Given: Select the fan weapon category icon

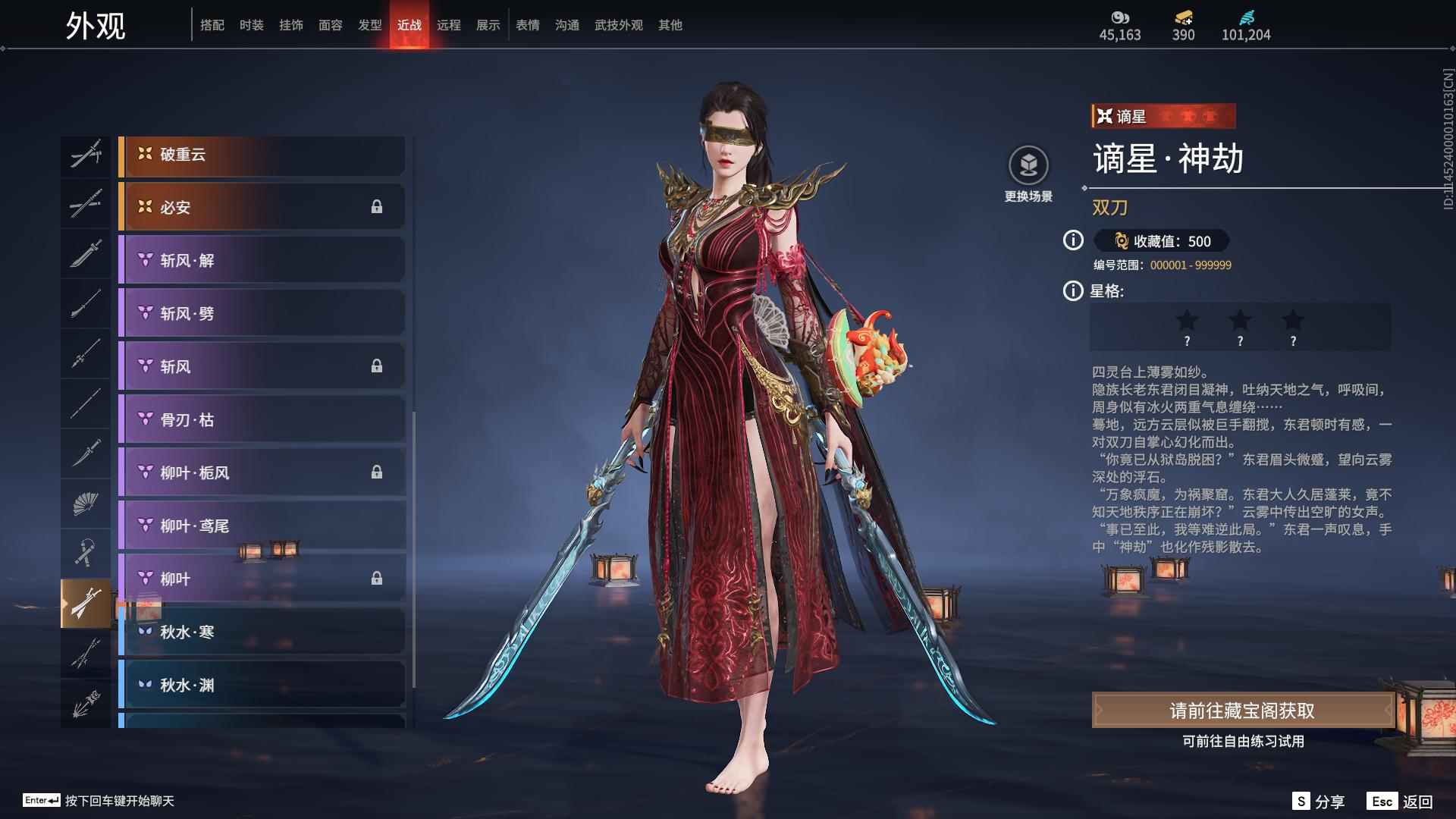Looking at the screenshot, I should 86,503.
